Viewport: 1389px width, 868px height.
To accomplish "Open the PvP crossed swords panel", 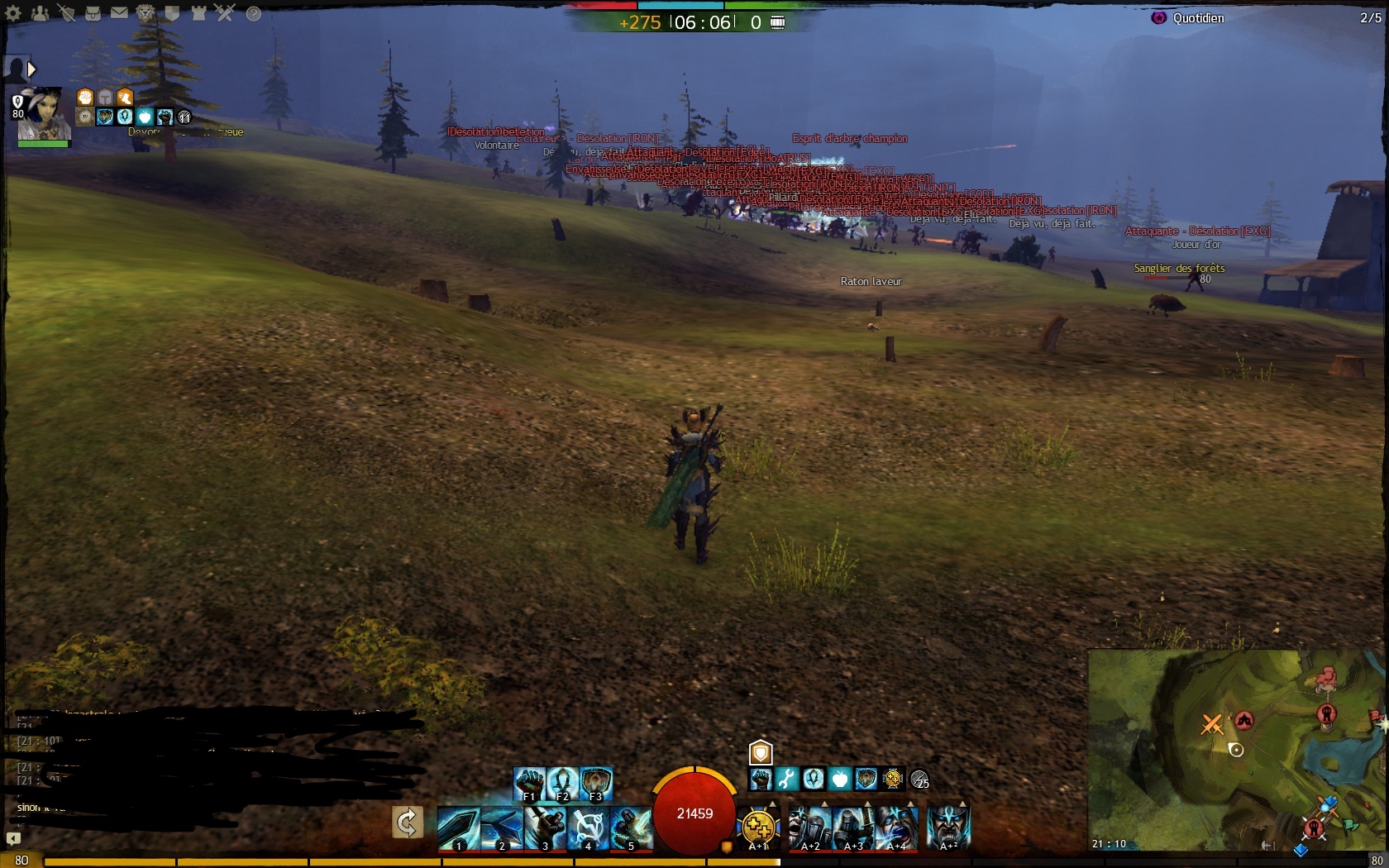I will [225, 13].
